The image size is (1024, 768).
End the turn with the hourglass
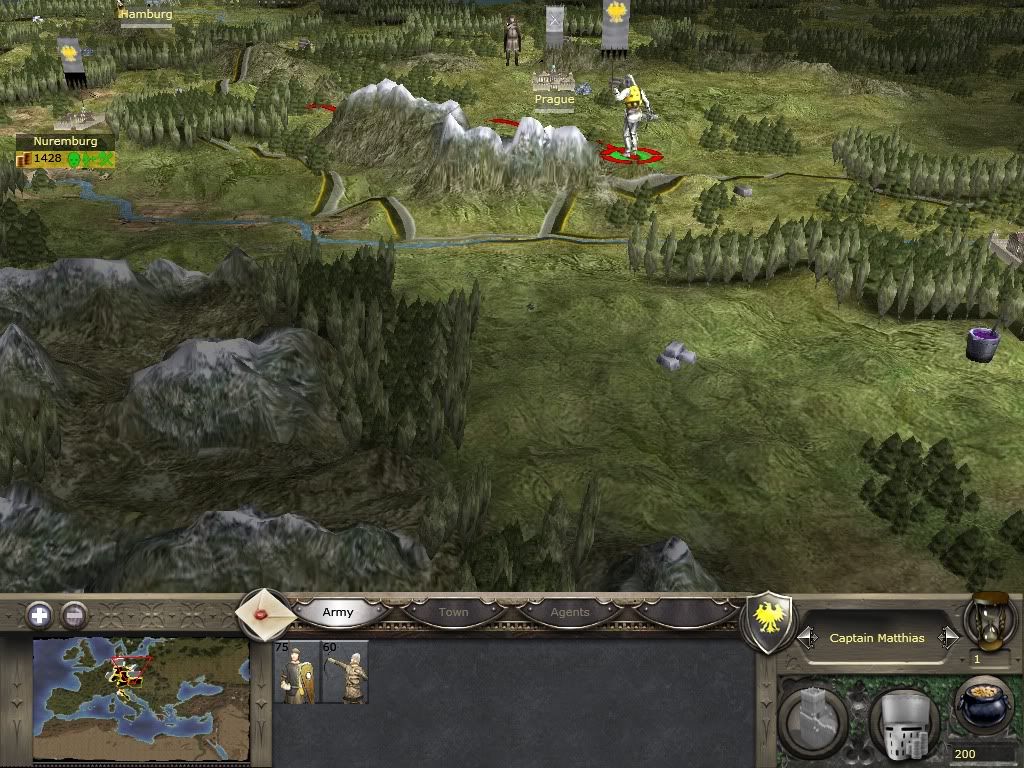pos(989,620)
